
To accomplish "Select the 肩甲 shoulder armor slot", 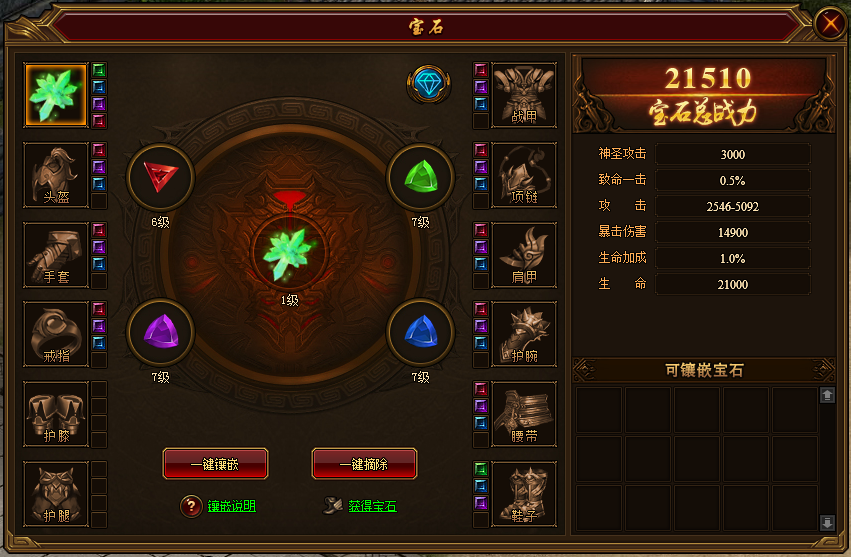I will coord(524,254).
